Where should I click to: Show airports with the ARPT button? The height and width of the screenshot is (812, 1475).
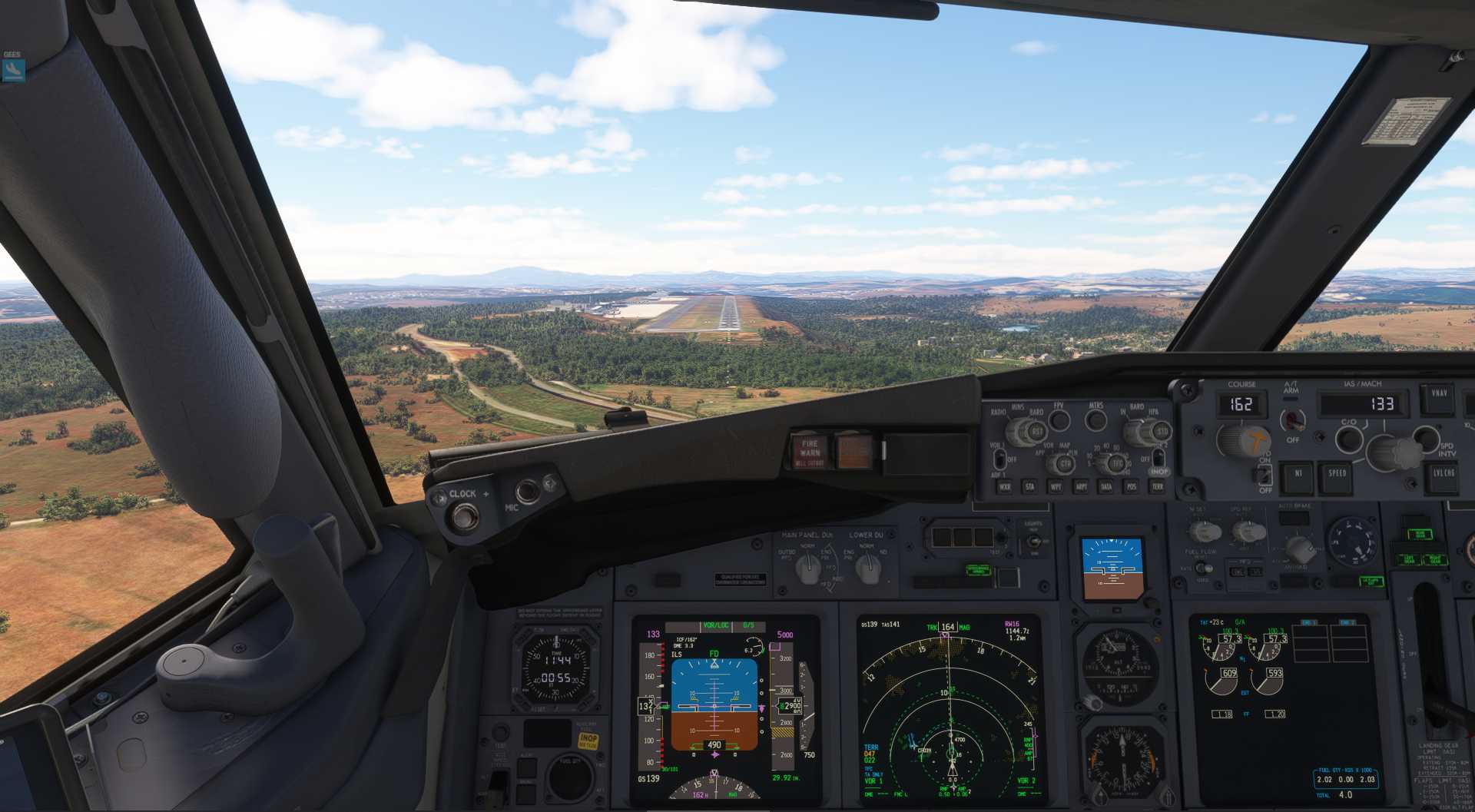pyautogui.click(x=1081, y=486)
